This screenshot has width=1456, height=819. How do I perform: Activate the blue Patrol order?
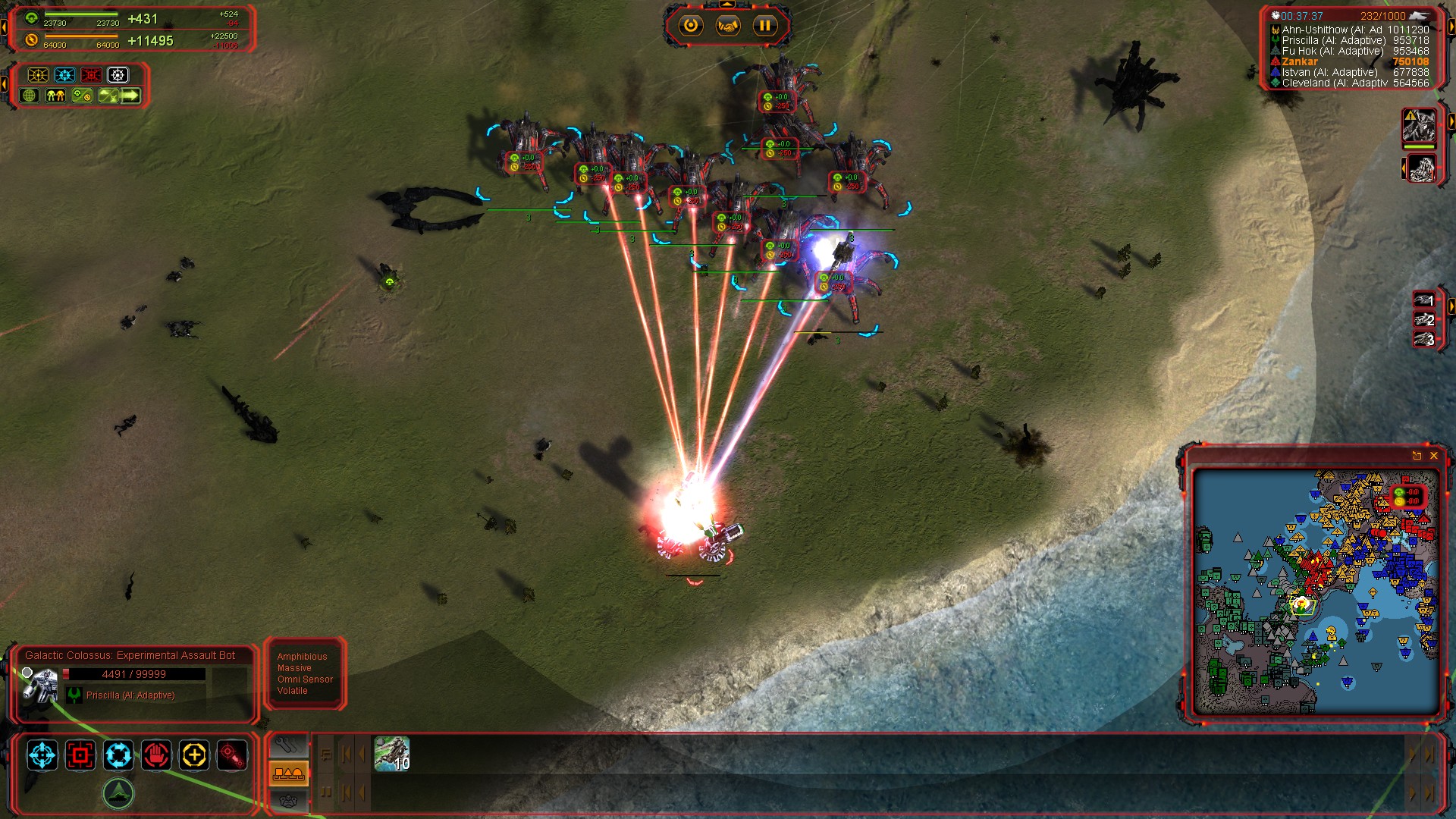tap(118, 755)
